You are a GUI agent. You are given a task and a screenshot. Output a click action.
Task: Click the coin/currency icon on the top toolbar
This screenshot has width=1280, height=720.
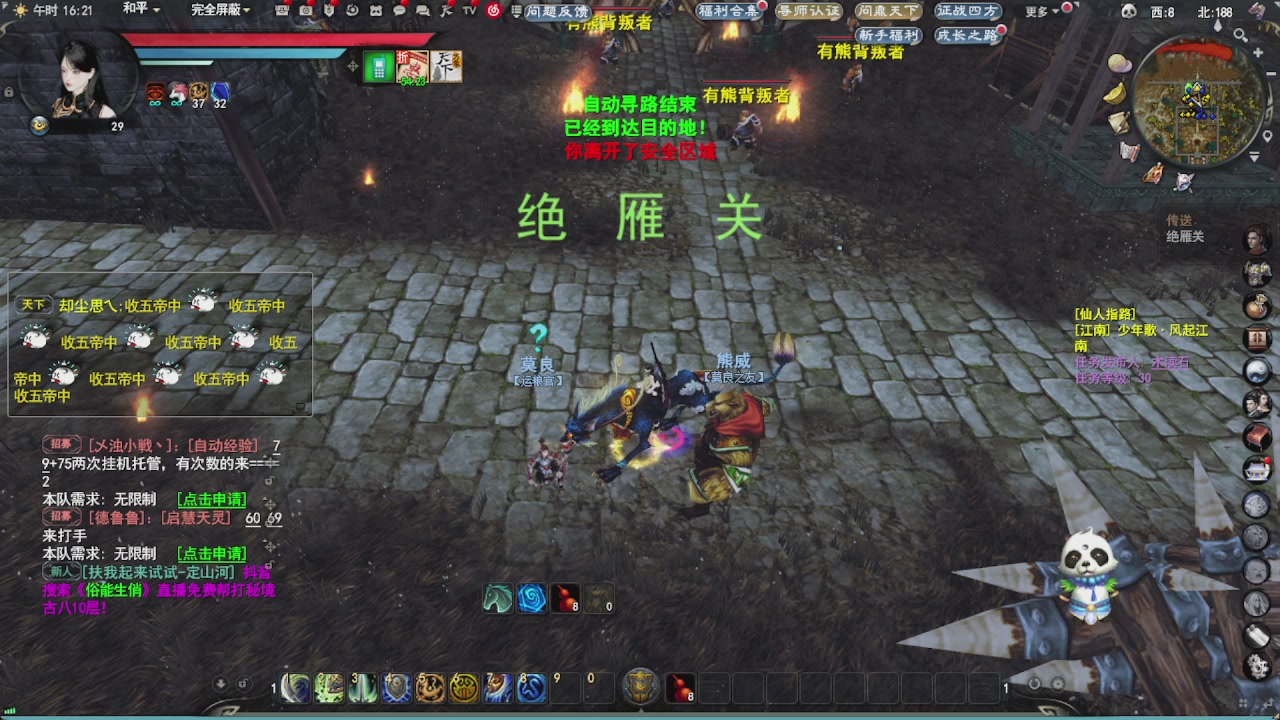click(x=331, y=11)
